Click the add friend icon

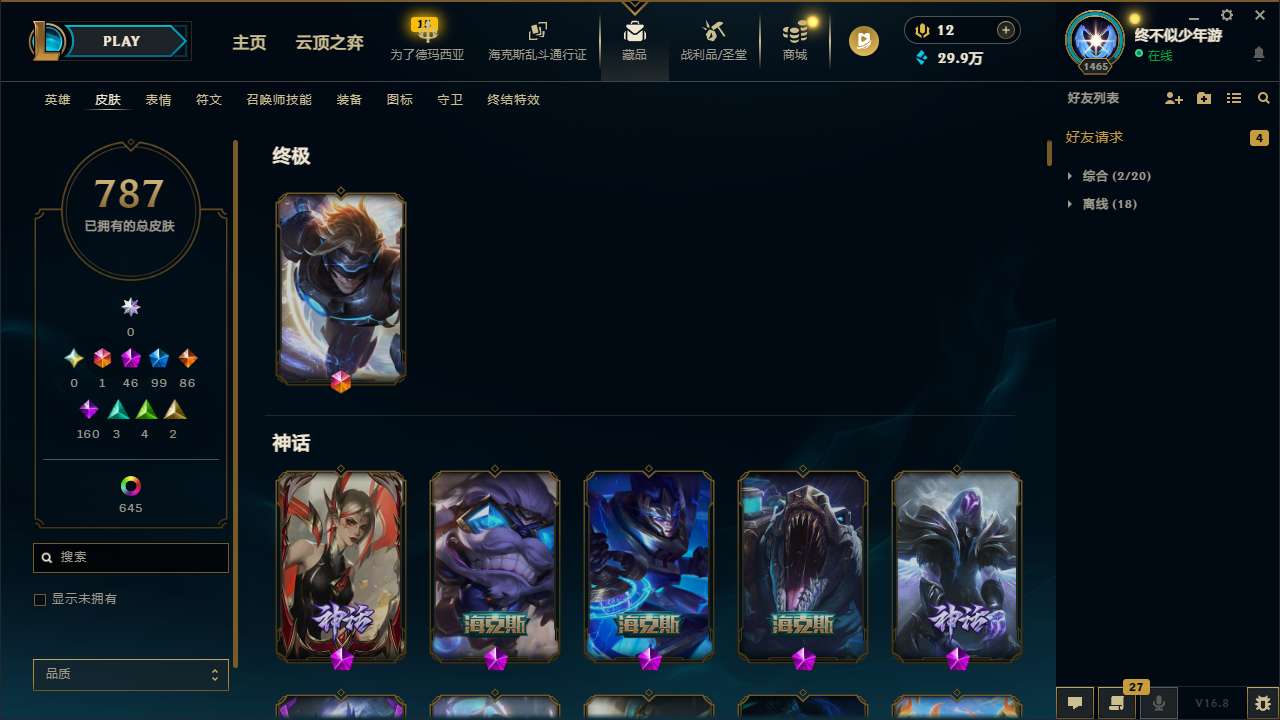tap(1173, 98)
